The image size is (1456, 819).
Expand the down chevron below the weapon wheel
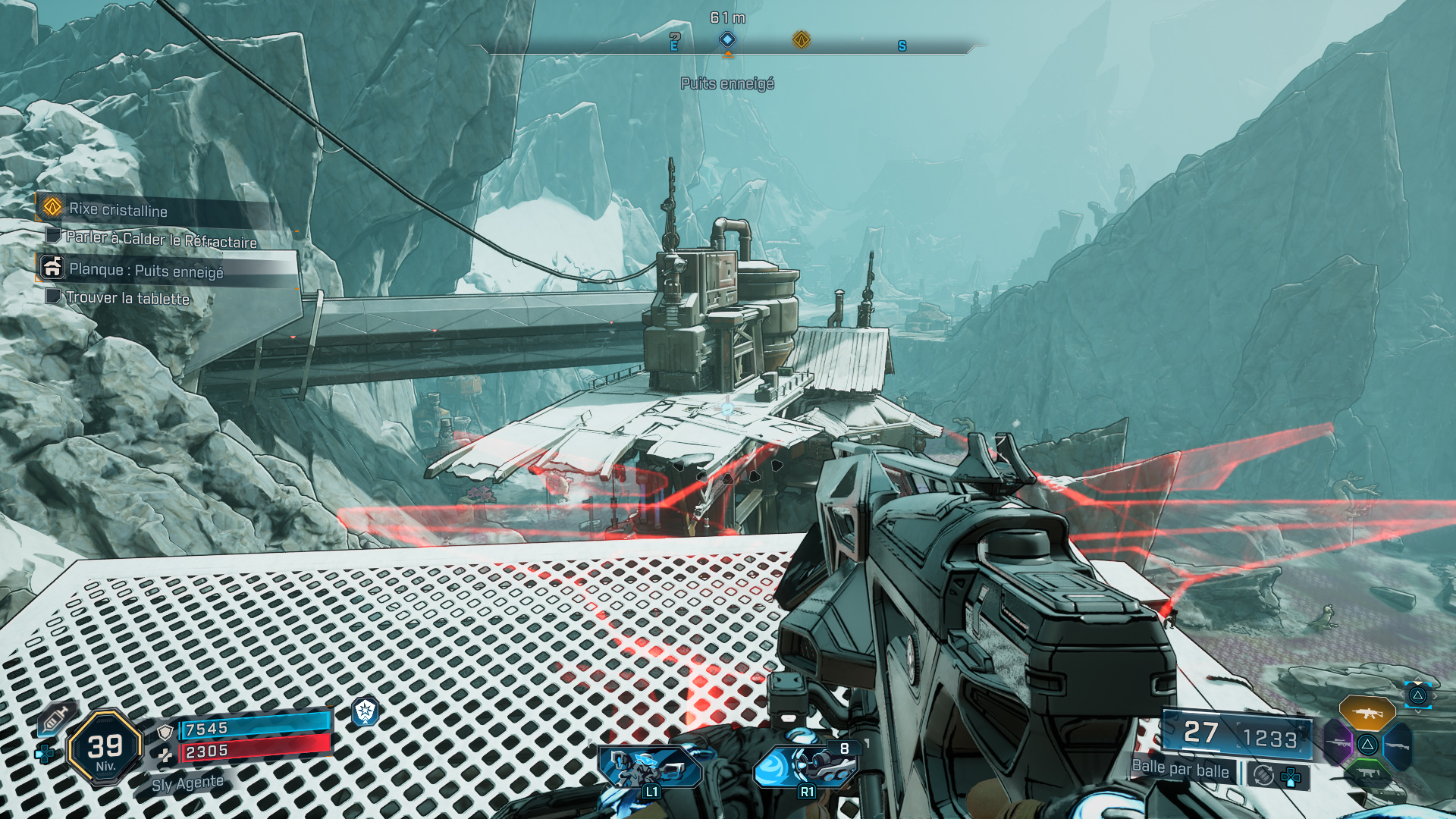tap(1418, 711)
